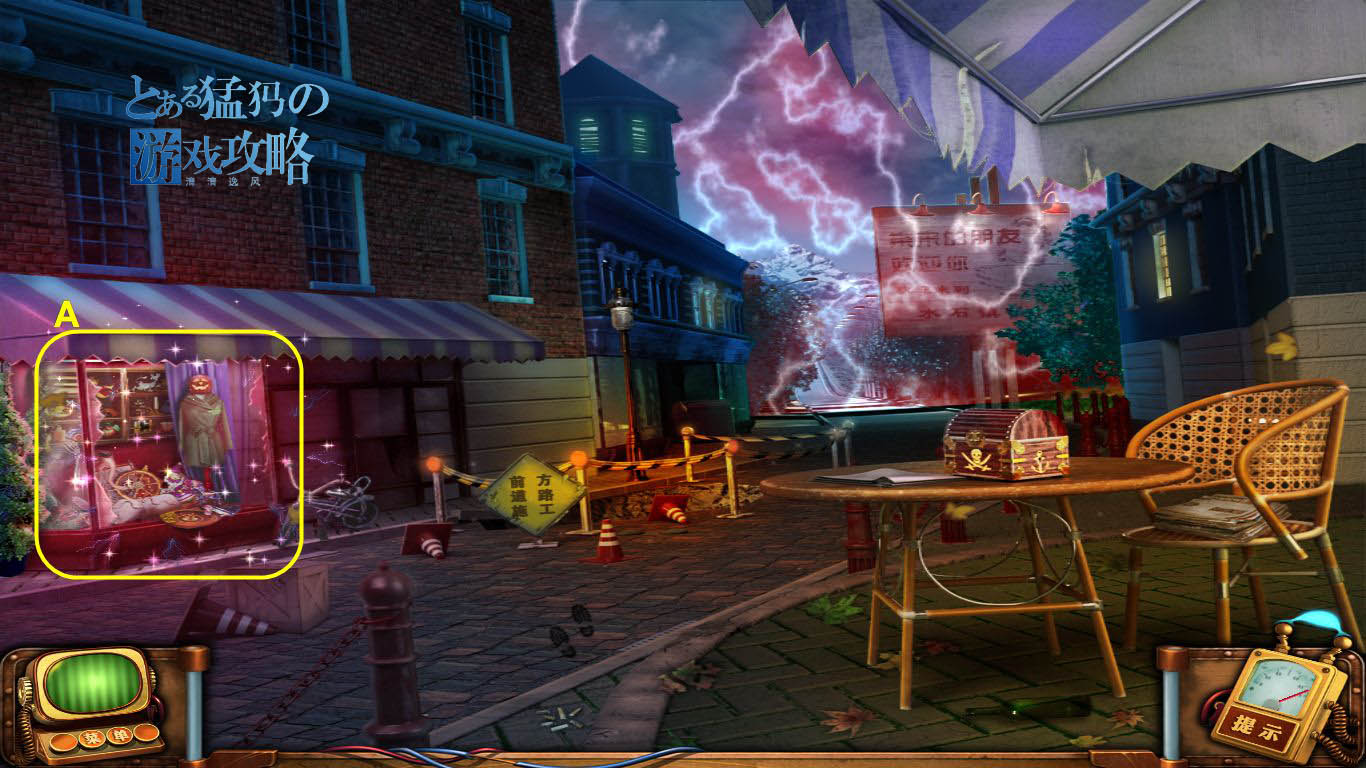Enter the sparkling shop window scene
The height and width of the screenshot is (768, 1366).
coord(168,455)
